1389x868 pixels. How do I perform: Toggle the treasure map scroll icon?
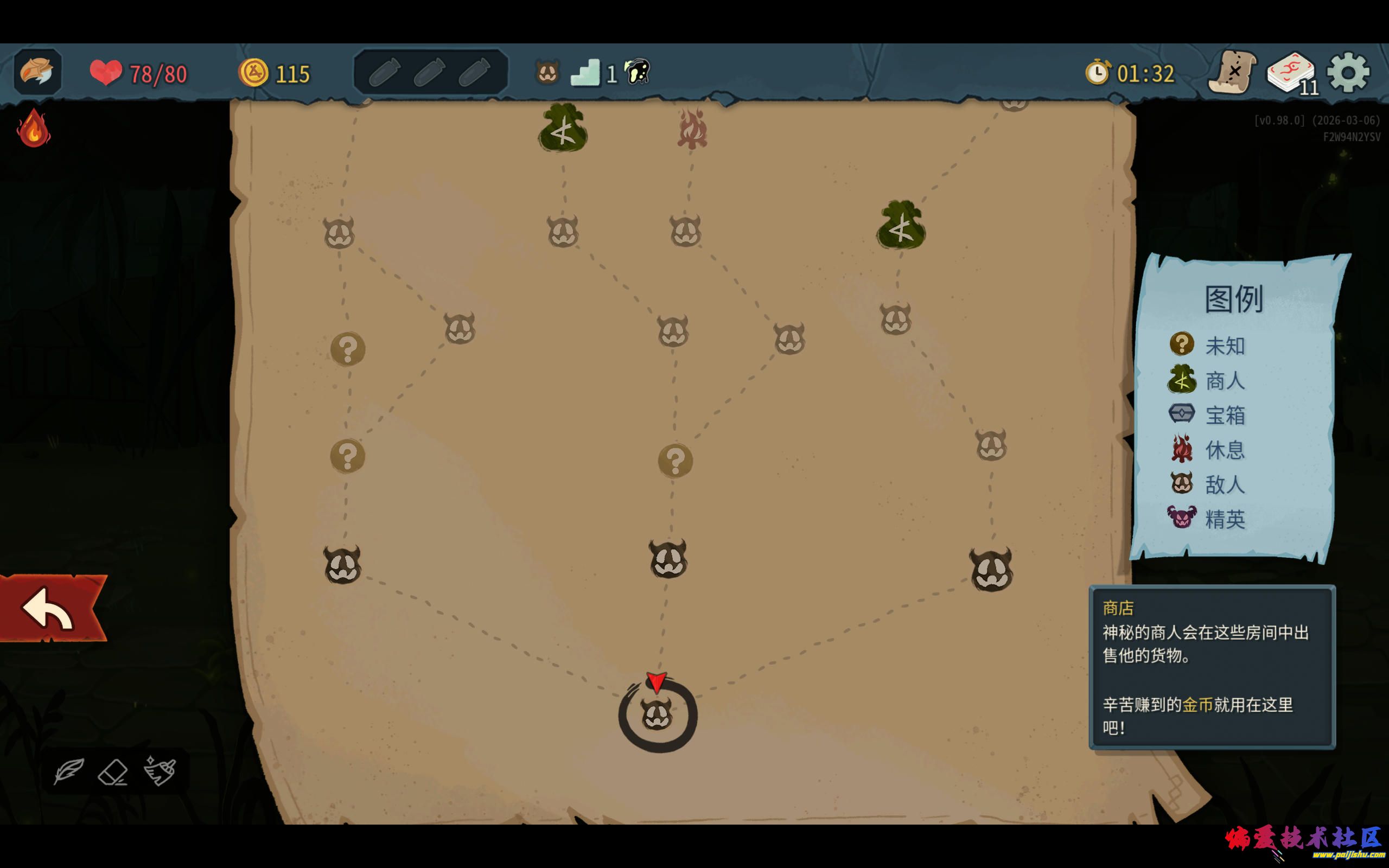[x=1232, y=73]
